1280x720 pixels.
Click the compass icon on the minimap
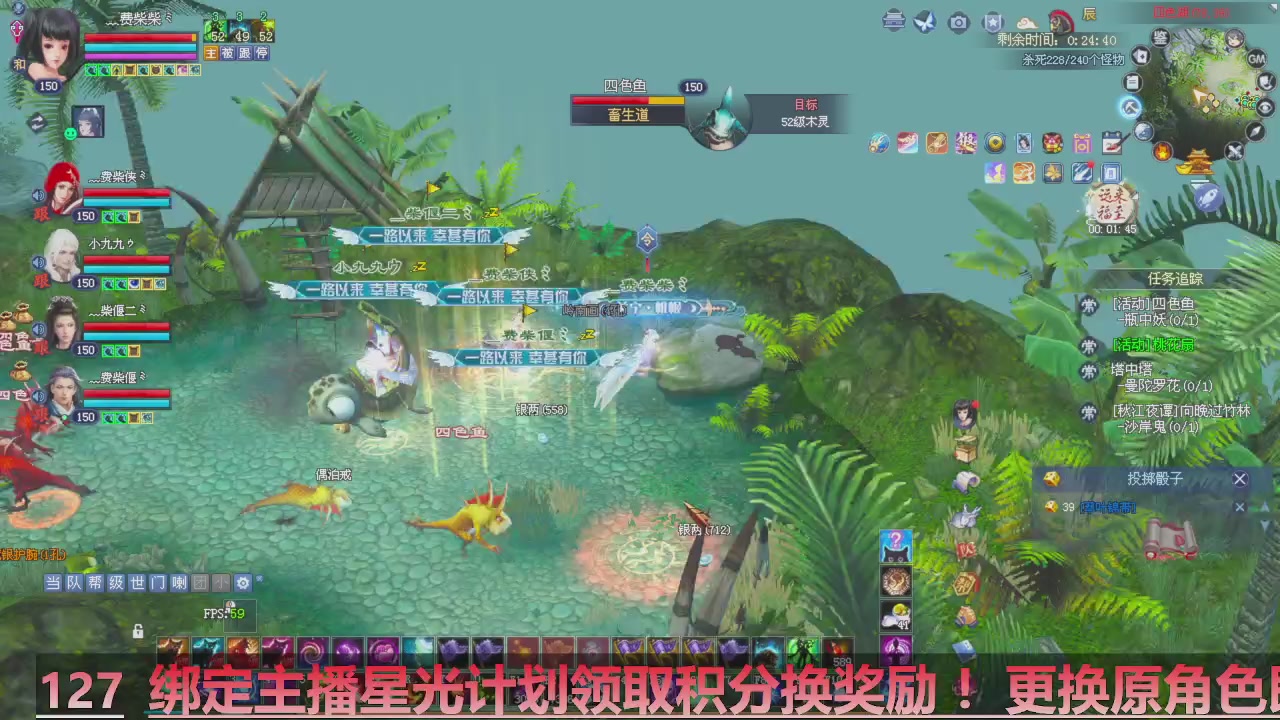(1255, 130)
